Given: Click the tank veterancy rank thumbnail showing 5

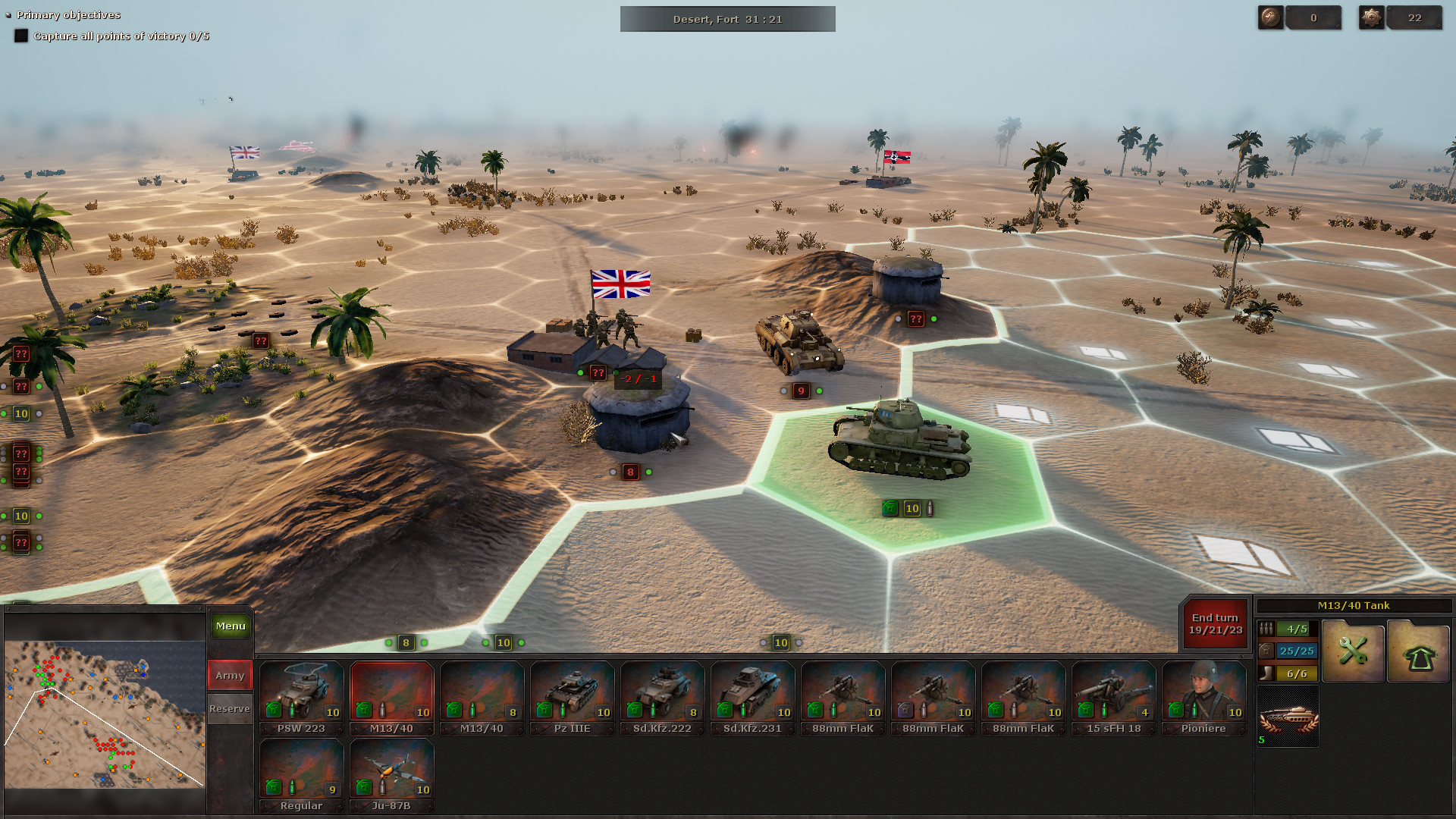Looking at the screenshot, I should point(1287,716).
